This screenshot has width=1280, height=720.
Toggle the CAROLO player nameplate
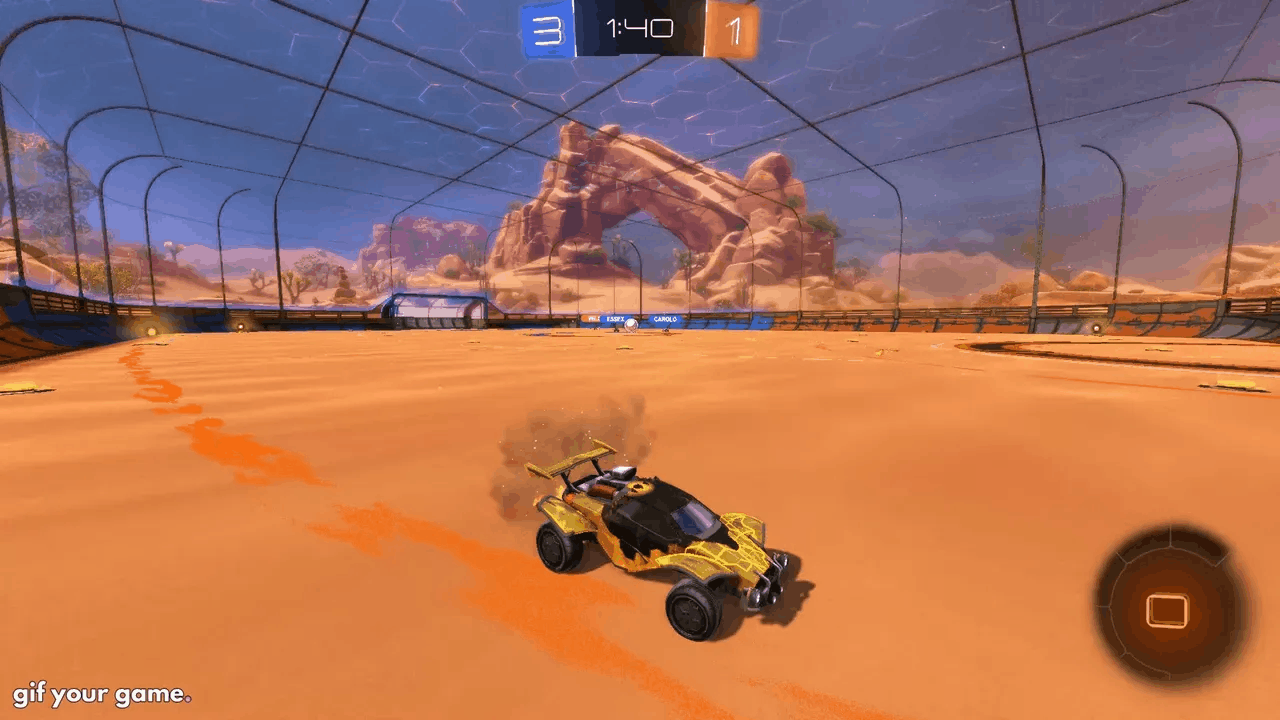click(665, 318)
